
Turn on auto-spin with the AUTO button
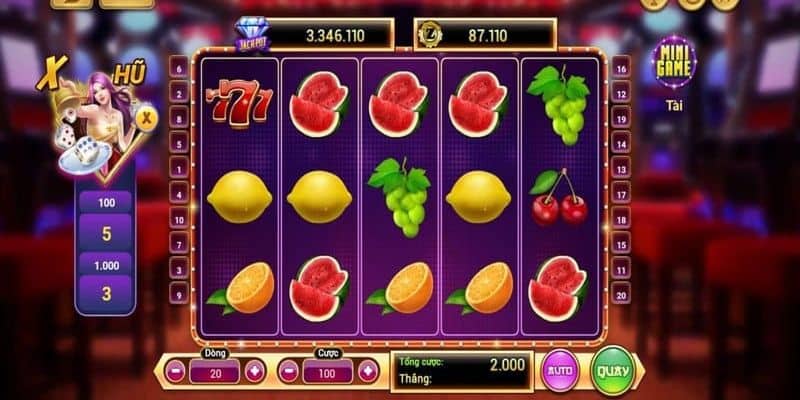(x=559, y=372)
